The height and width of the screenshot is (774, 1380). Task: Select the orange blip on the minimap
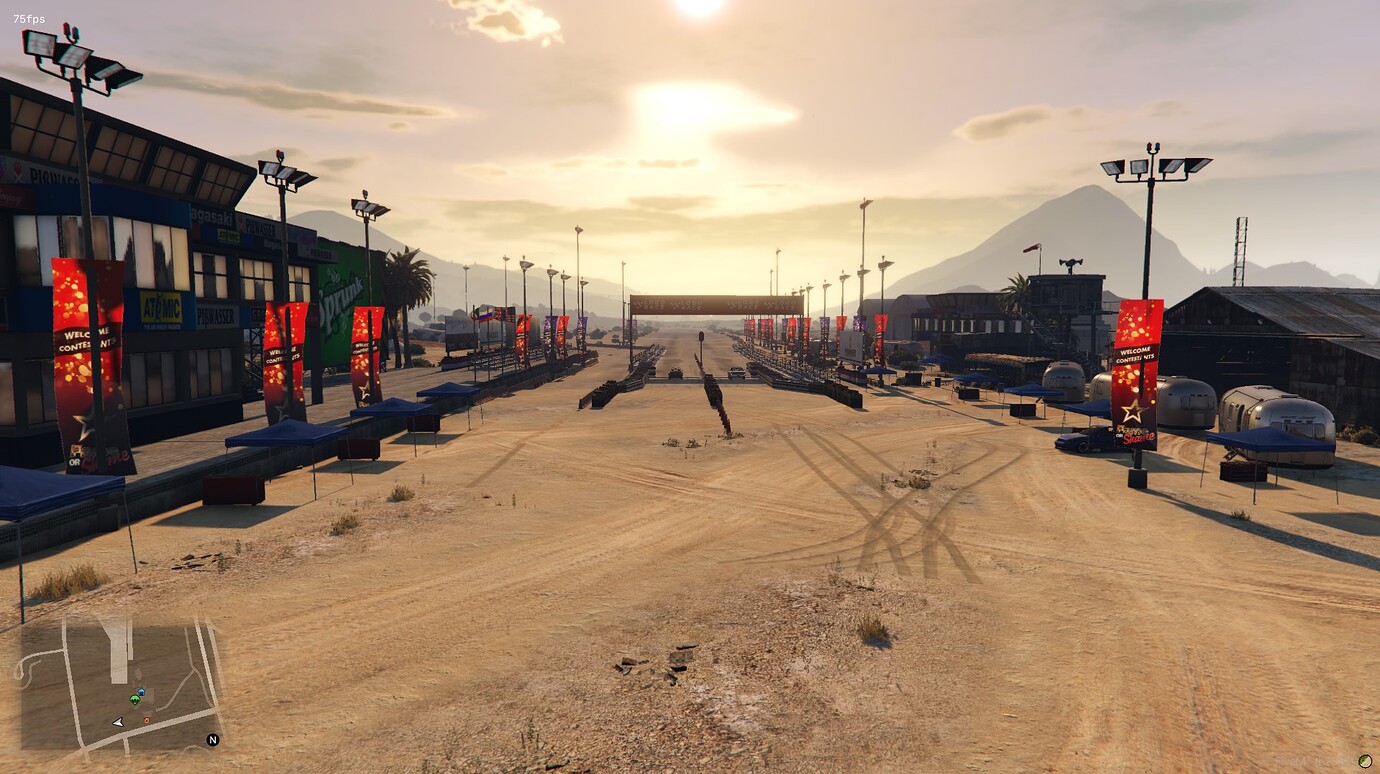146,720
